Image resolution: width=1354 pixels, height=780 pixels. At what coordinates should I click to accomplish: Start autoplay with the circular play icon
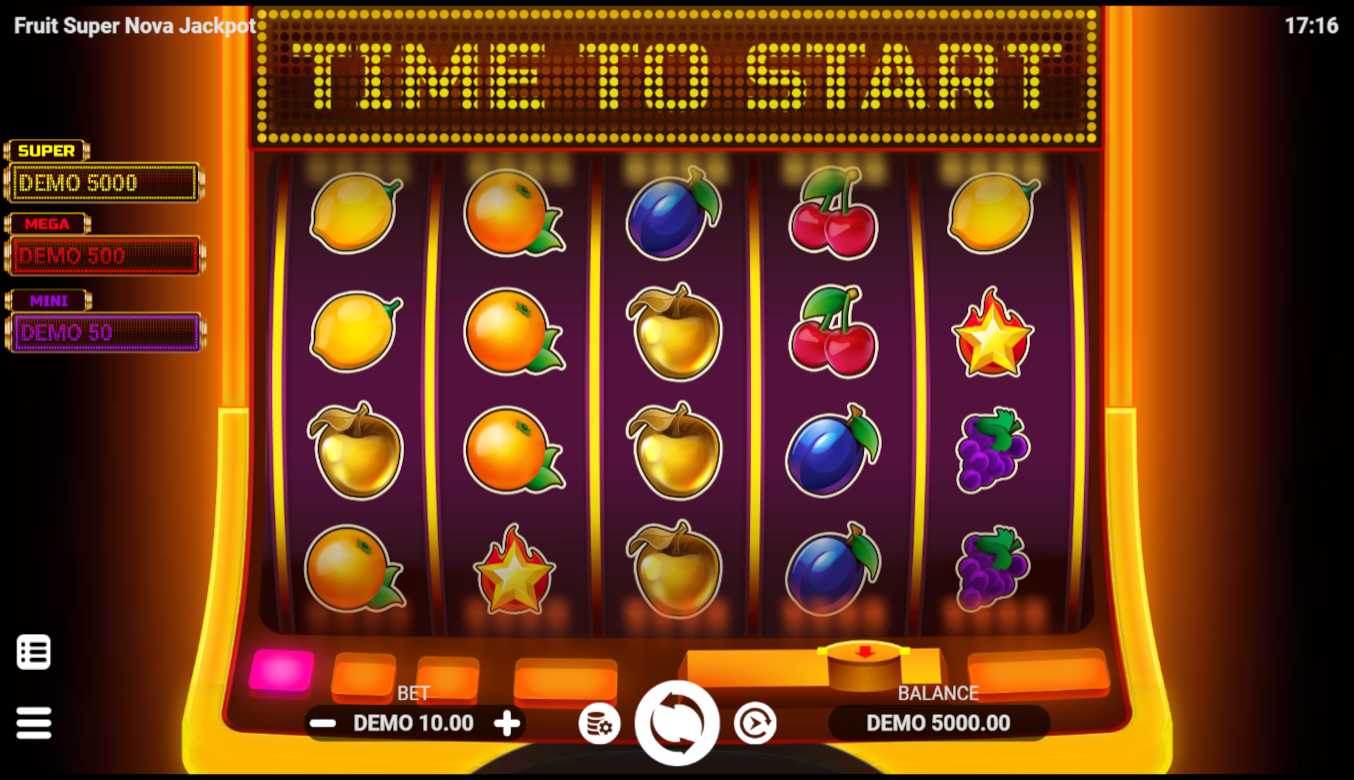tap(755, 723)
